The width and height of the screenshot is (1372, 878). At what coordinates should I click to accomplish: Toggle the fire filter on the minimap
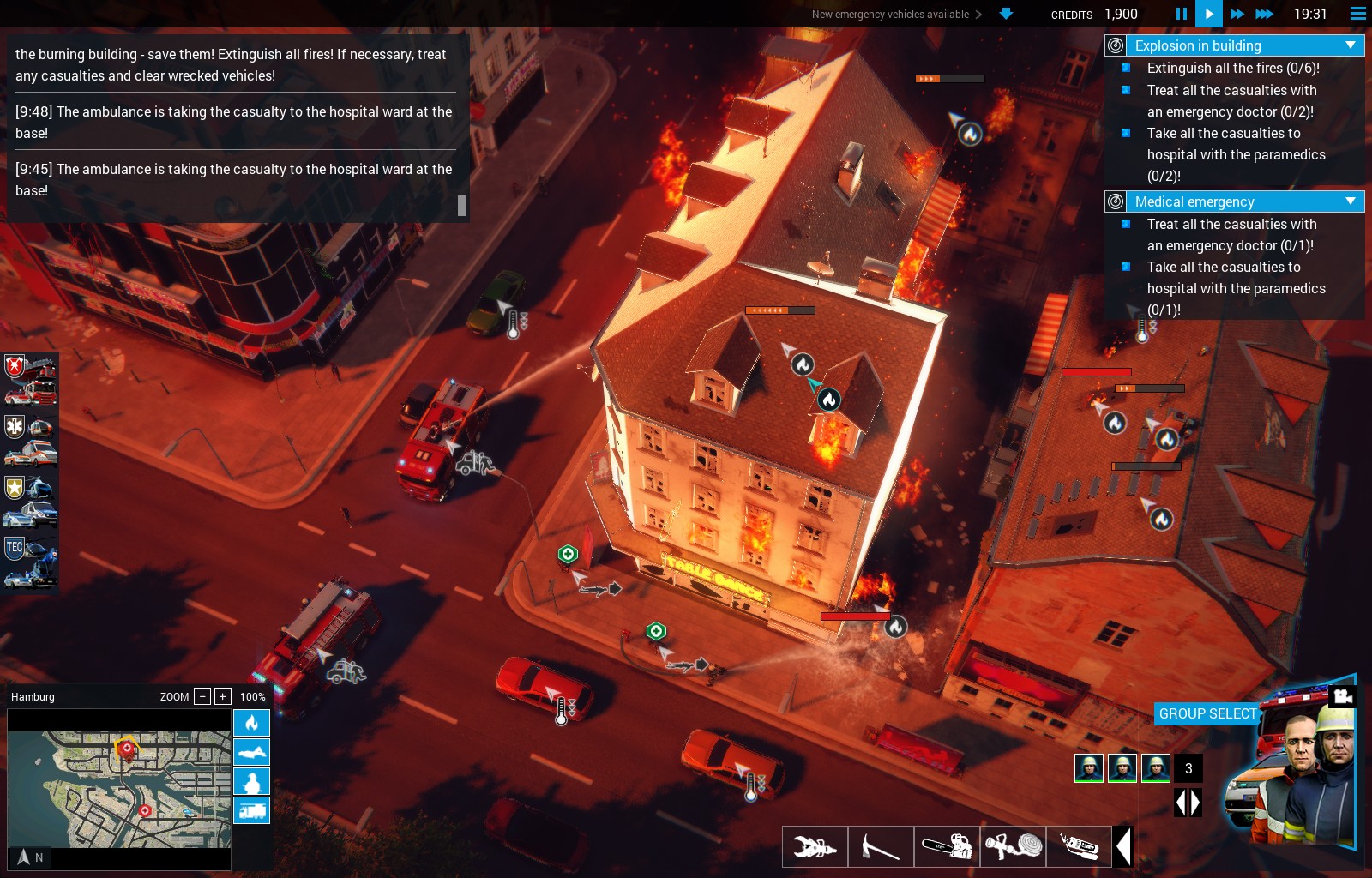[x=251, y=723]
